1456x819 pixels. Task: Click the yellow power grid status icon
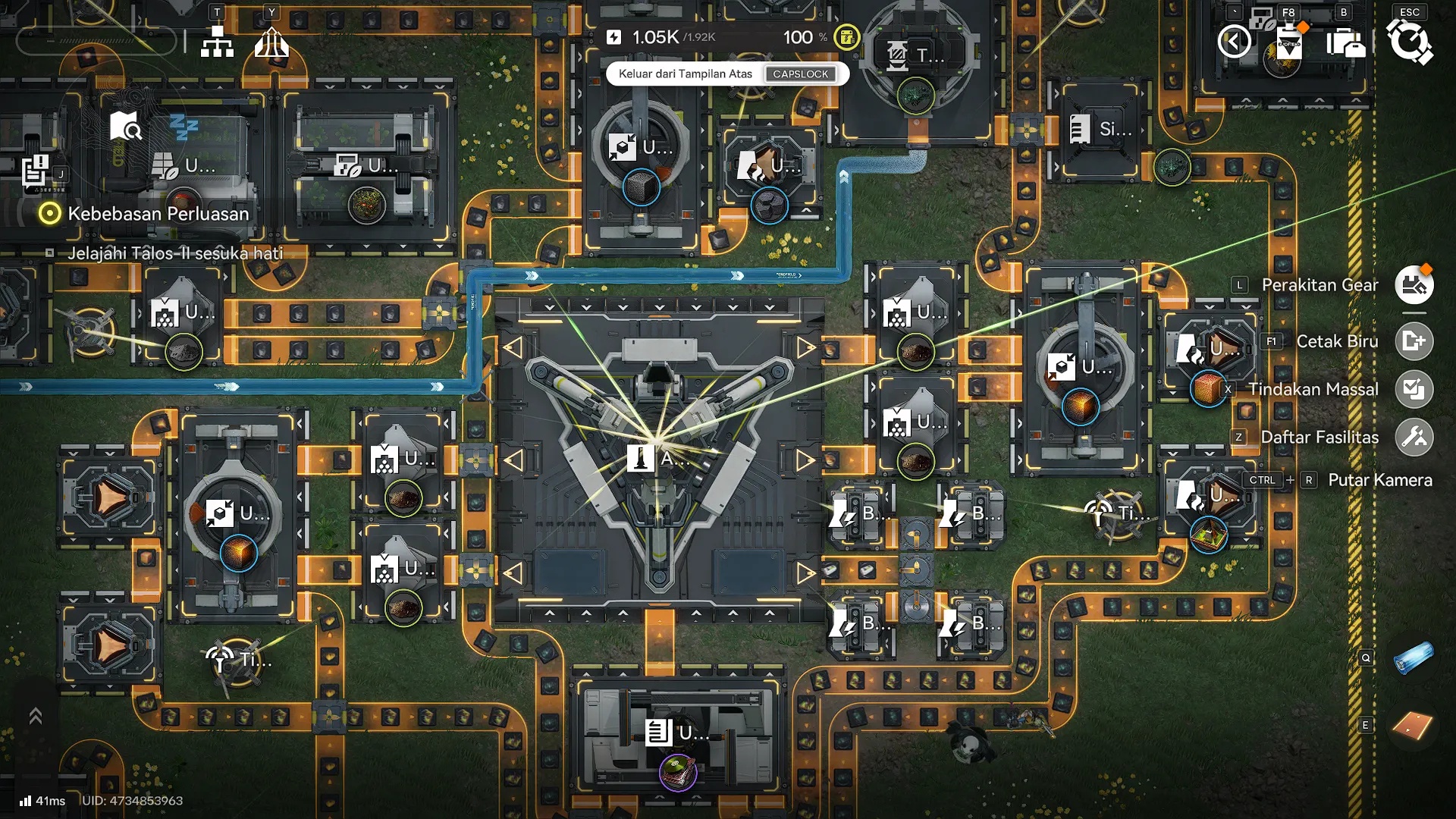tap(846, 37)
